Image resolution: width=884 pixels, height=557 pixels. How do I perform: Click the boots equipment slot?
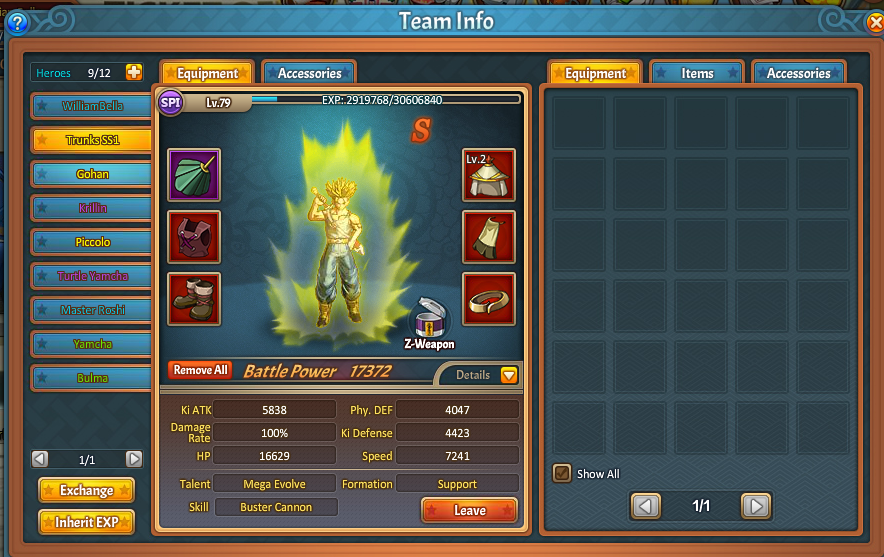click(194, 298)
